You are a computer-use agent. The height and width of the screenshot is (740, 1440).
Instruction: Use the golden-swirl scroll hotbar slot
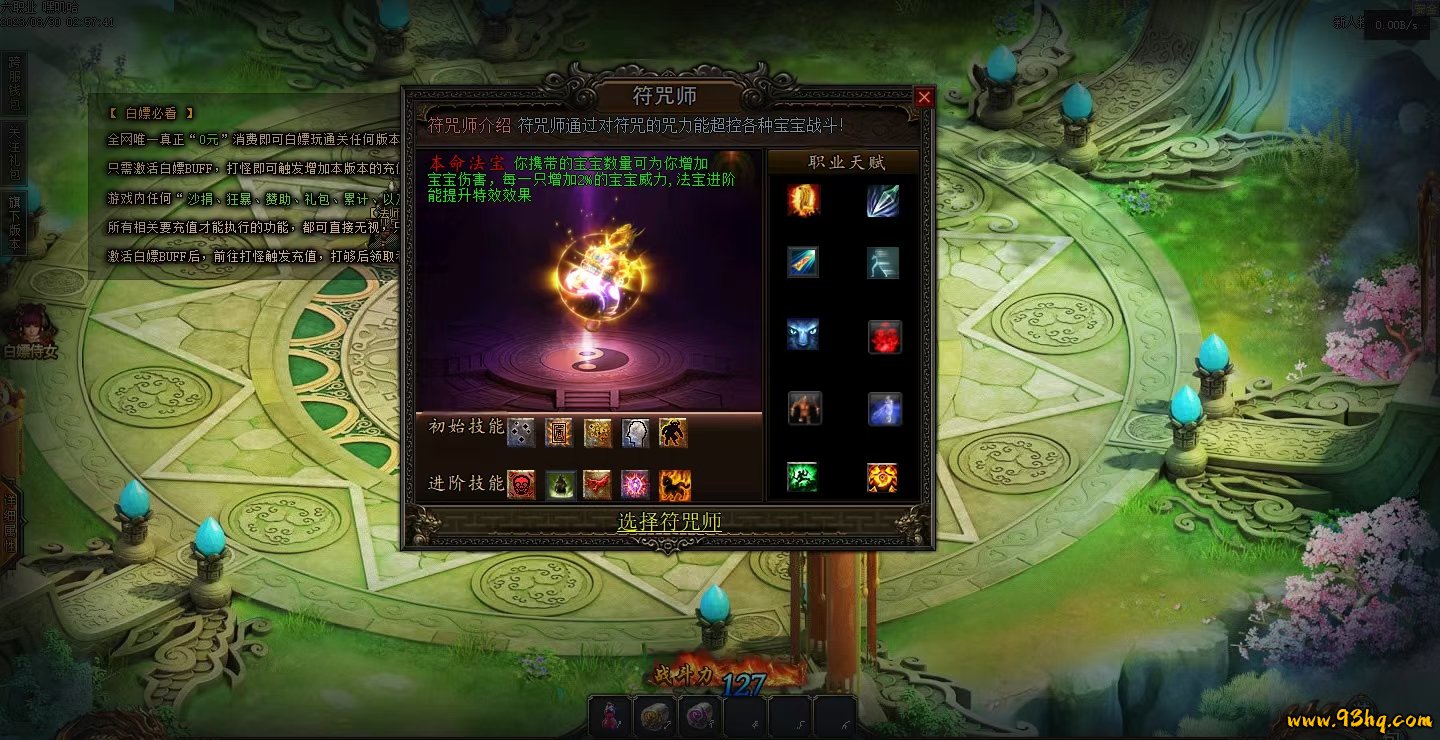click(653, 716)
